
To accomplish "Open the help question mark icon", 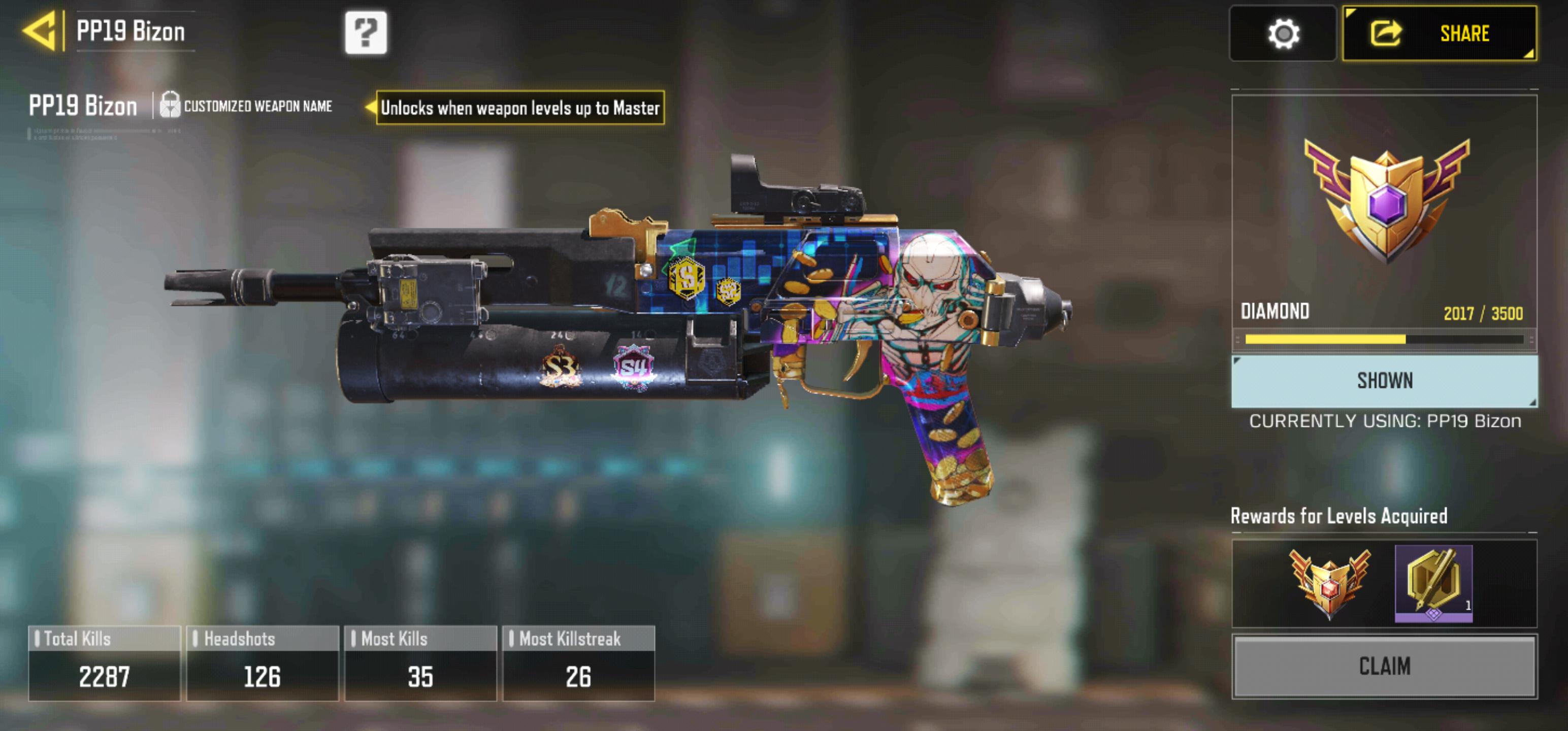I will tap(366, 34).
